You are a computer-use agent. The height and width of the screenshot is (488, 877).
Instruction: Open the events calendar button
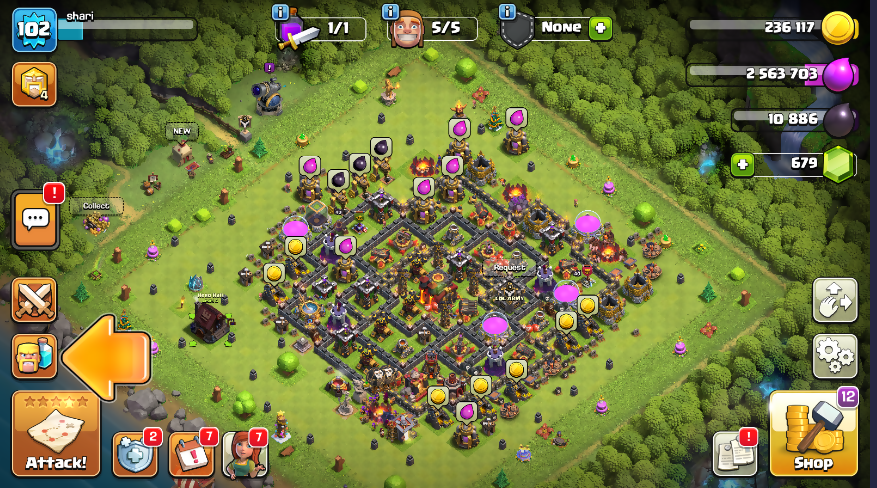click(190, 454)
